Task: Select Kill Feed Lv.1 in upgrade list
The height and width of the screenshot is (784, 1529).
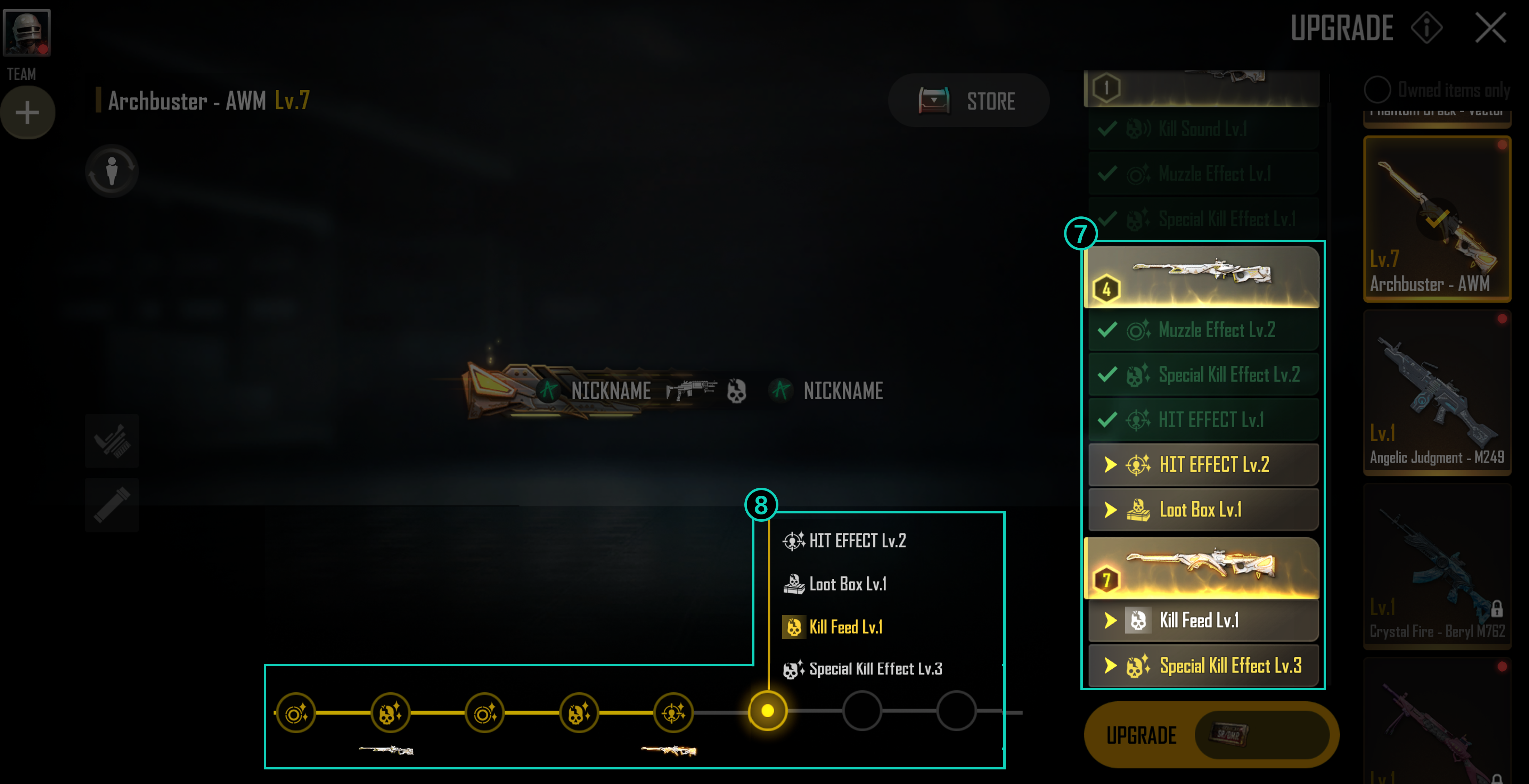Action: point(1203,621)
